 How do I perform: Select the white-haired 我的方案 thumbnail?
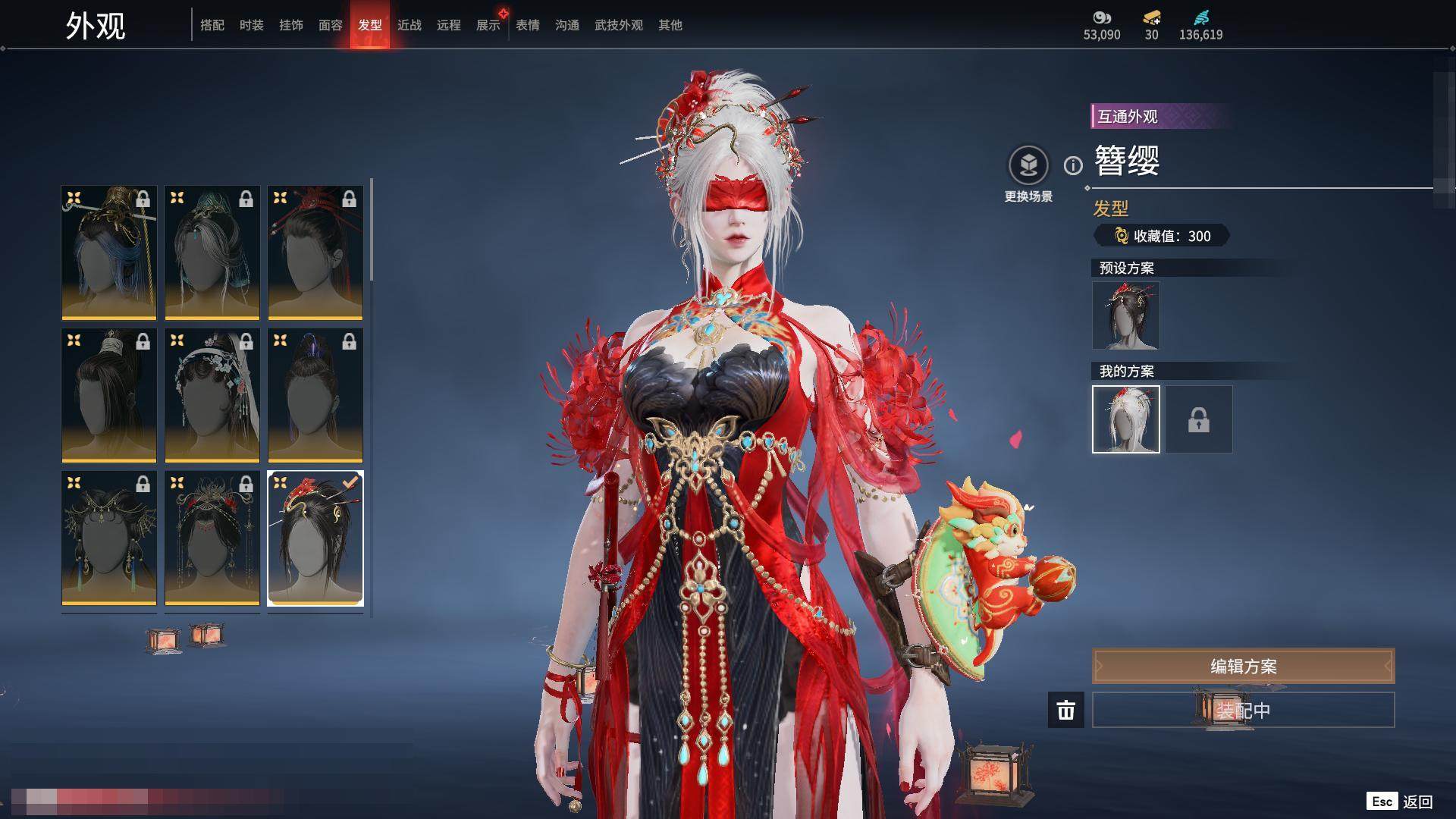coord(1125,419)
